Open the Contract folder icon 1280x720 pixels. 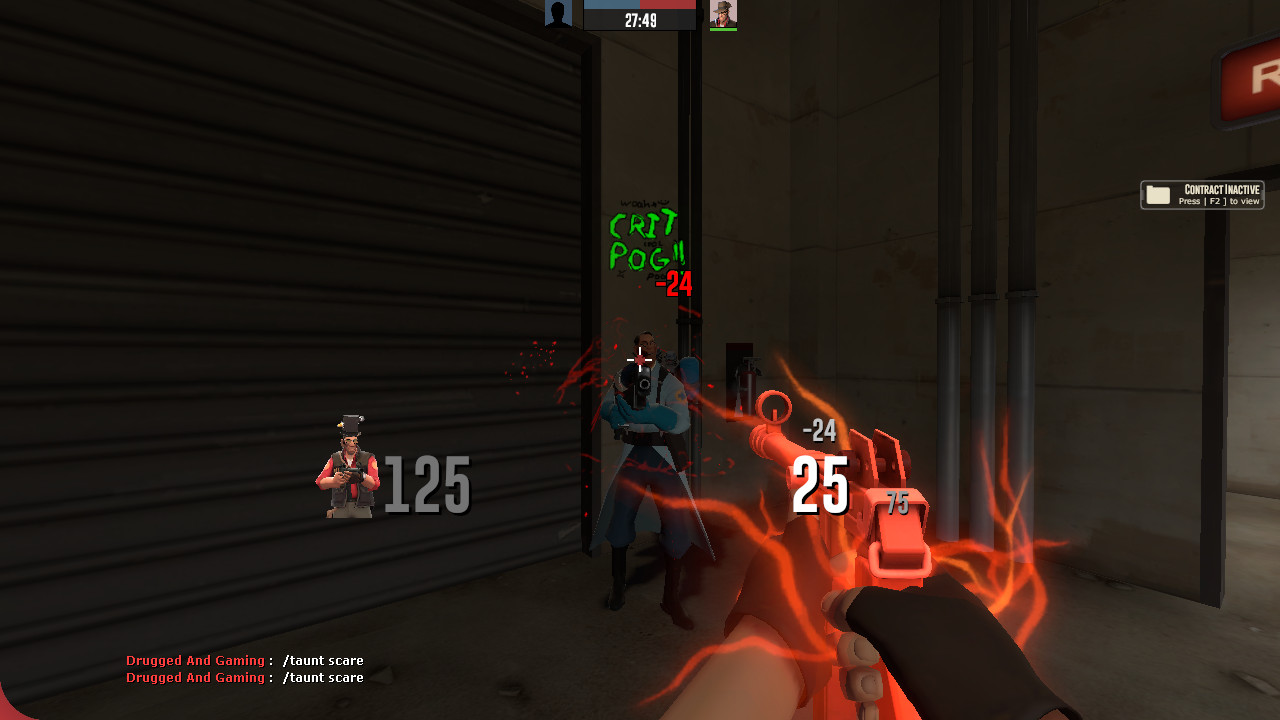click(x=1160, y=194)
